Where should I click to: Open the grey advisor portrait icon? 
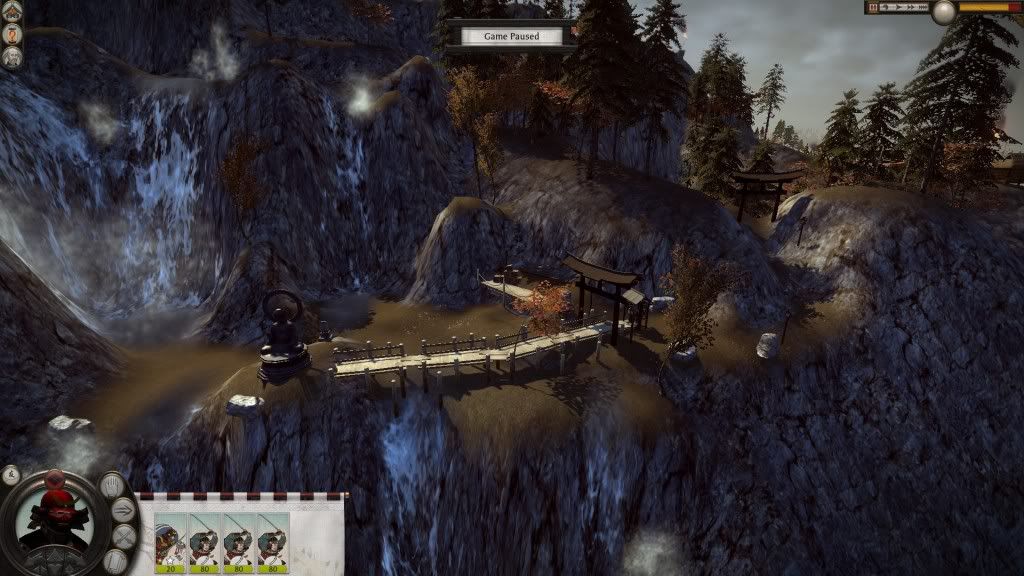pos(12,56)
